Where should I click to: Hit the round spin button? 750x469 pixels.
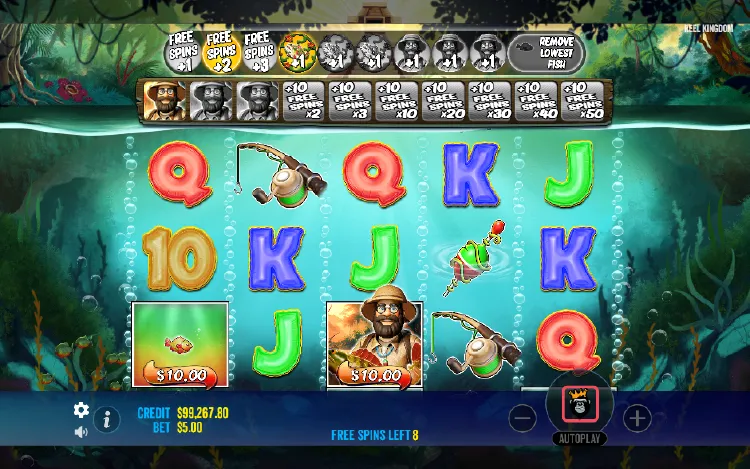[580, 405]
